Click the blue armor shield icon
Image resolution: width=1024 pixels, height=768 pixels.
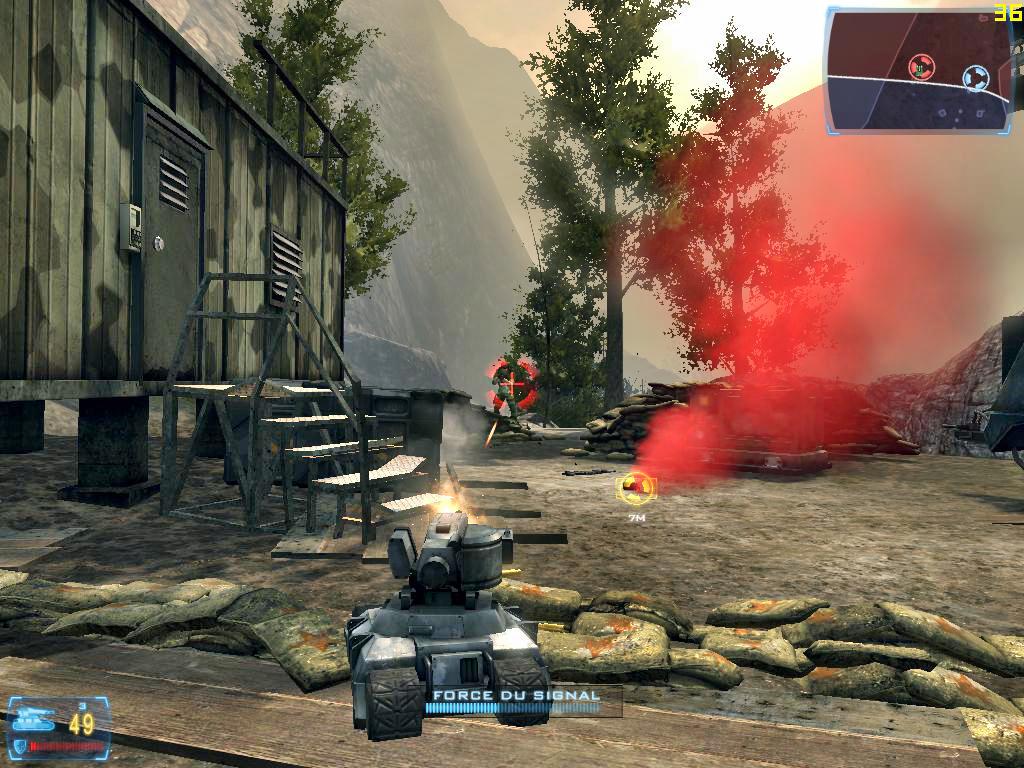tap(19, 745)
